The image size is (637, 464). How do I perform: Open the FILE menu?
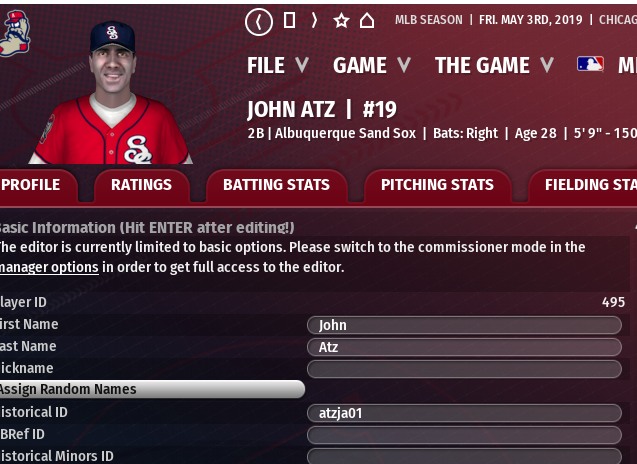[277, 66]
